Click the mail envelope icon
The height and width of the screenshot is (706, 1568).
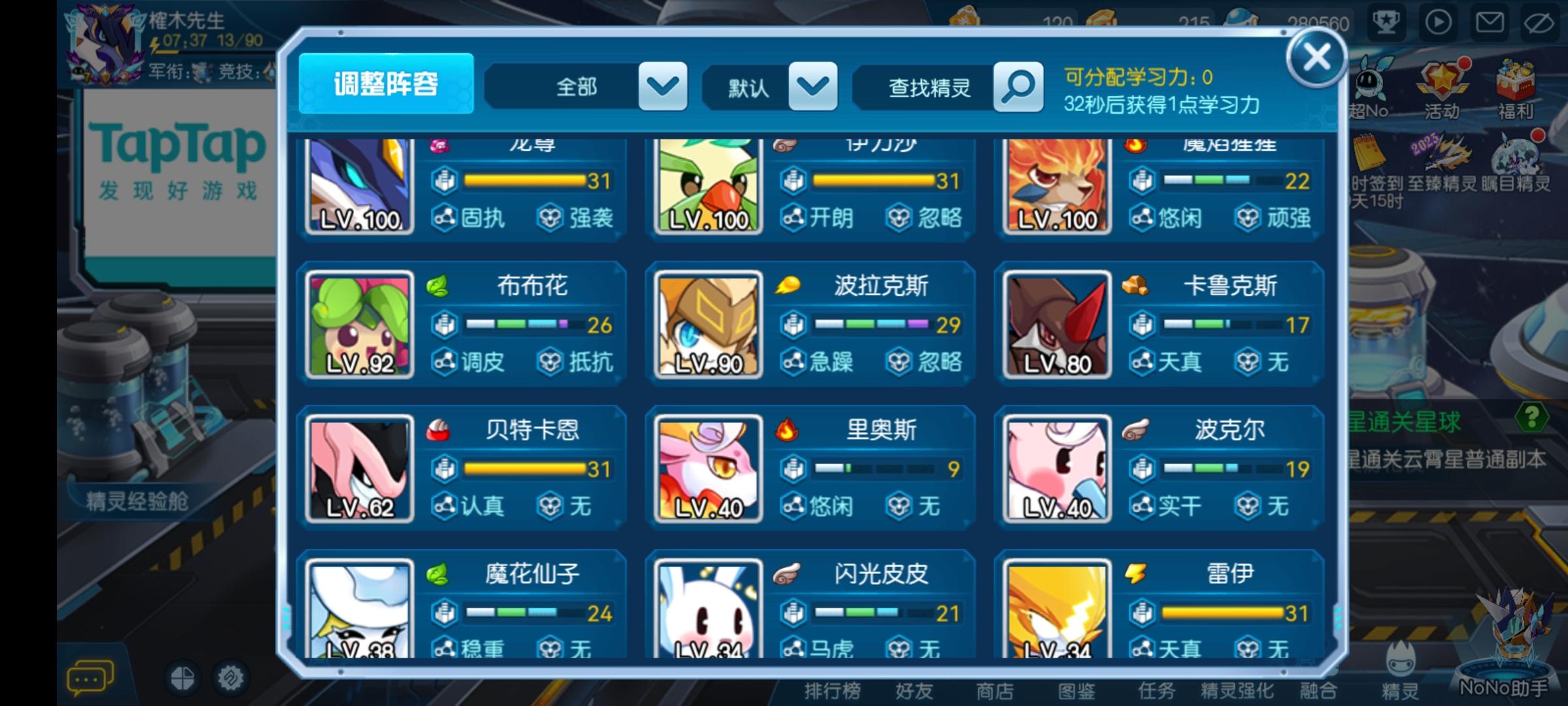click(x=1490, y=22)
